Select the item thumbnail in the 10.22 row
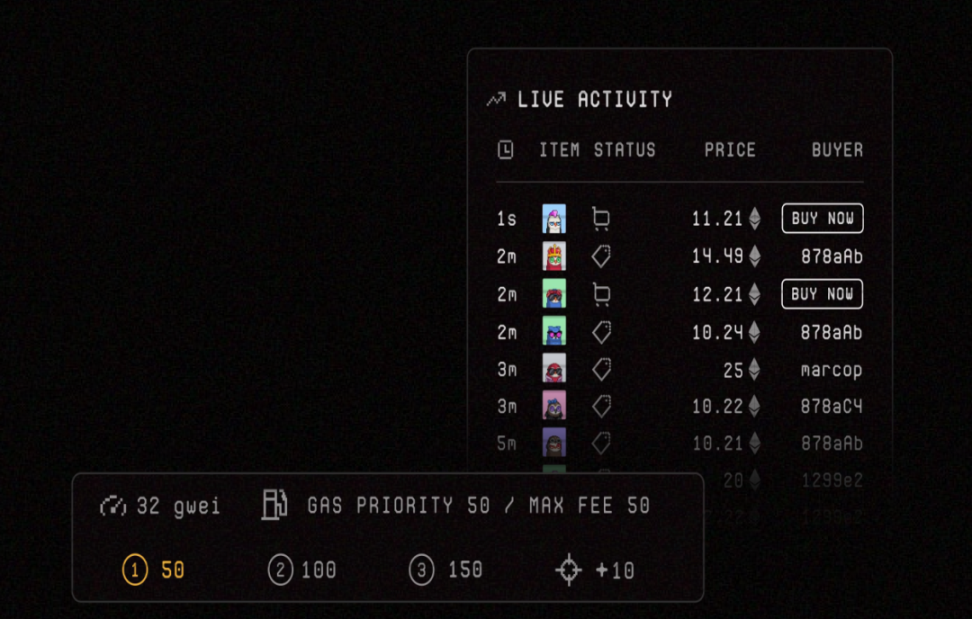Image resolution: width=972 pixels, height=619 pixels. (x=554, y=406)
